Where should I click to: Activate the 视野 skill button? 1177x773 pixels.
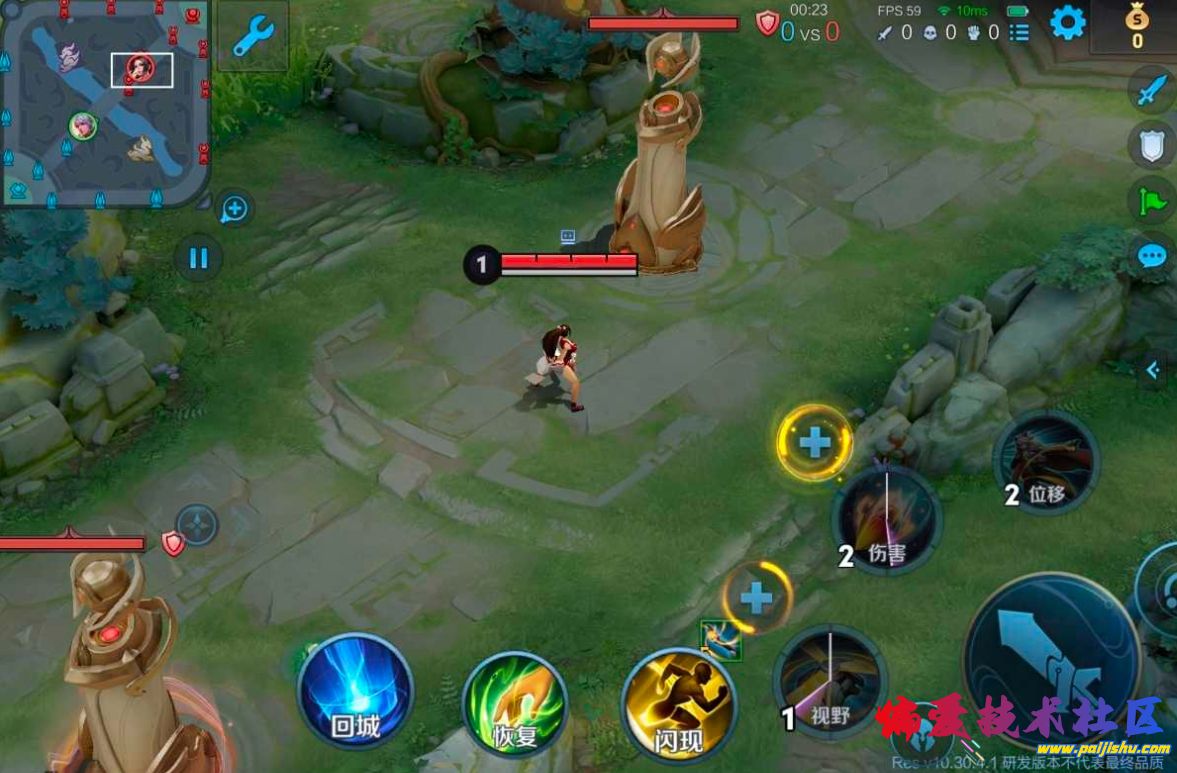pos(831,682)
